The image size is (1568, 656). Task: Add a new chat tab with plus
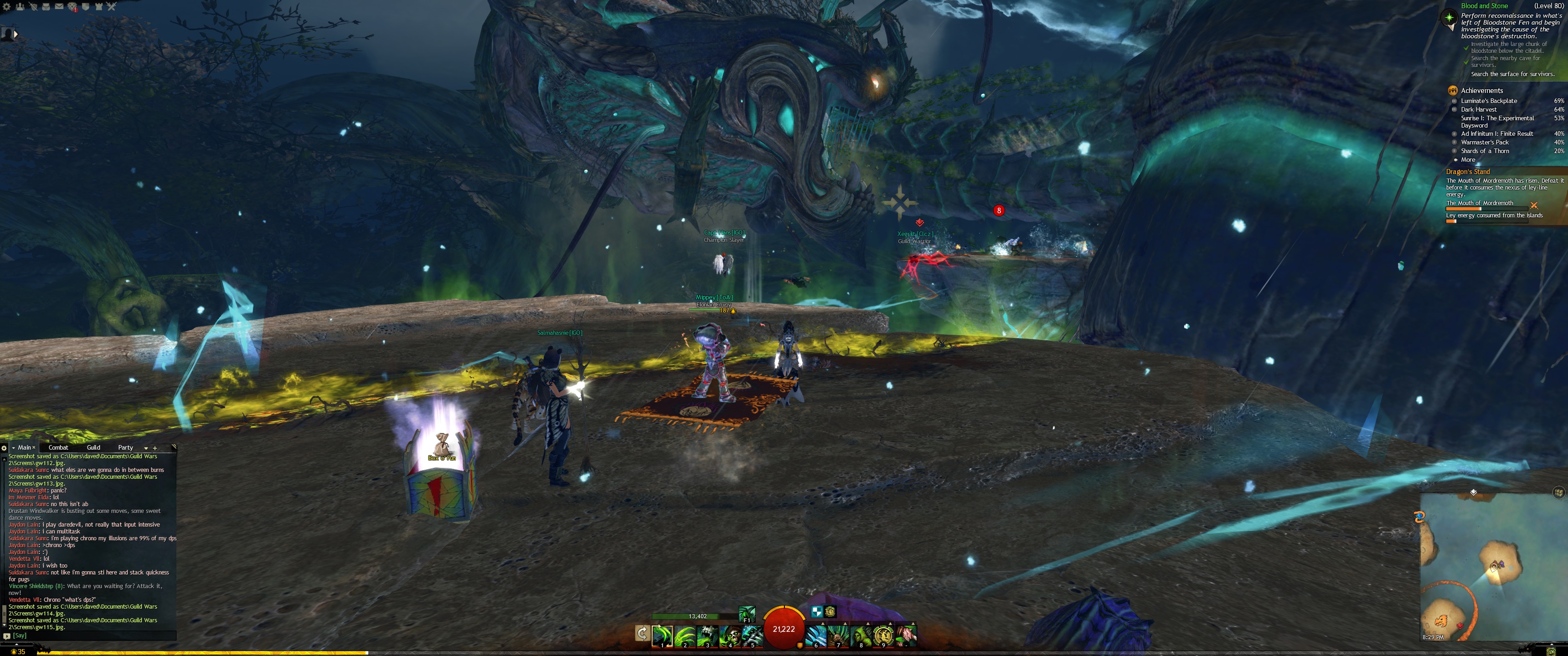pyautogui.click(x=155, y=448)
